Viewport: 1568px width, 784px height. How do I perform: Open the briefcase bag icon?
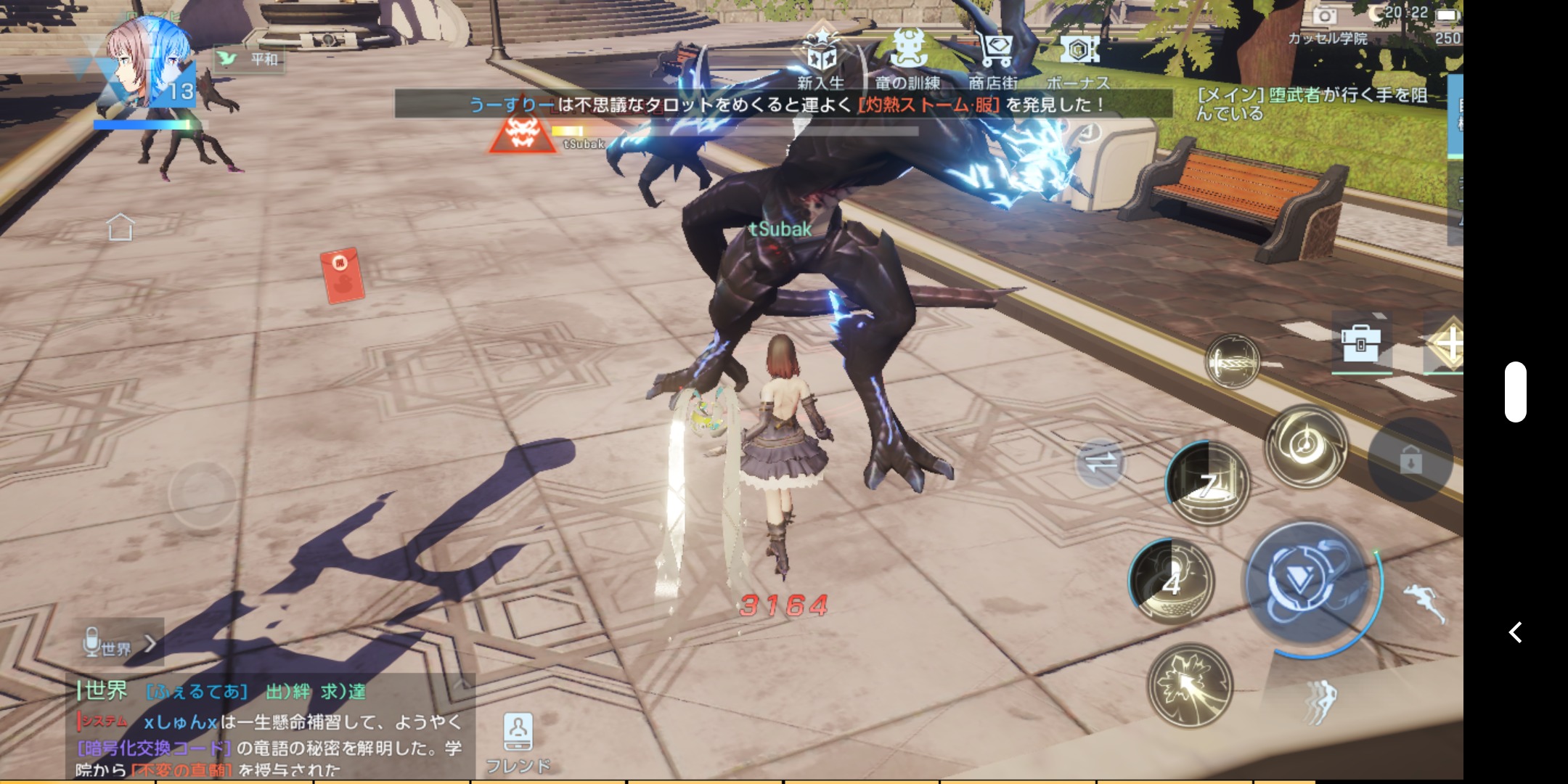click(1361, 342)
